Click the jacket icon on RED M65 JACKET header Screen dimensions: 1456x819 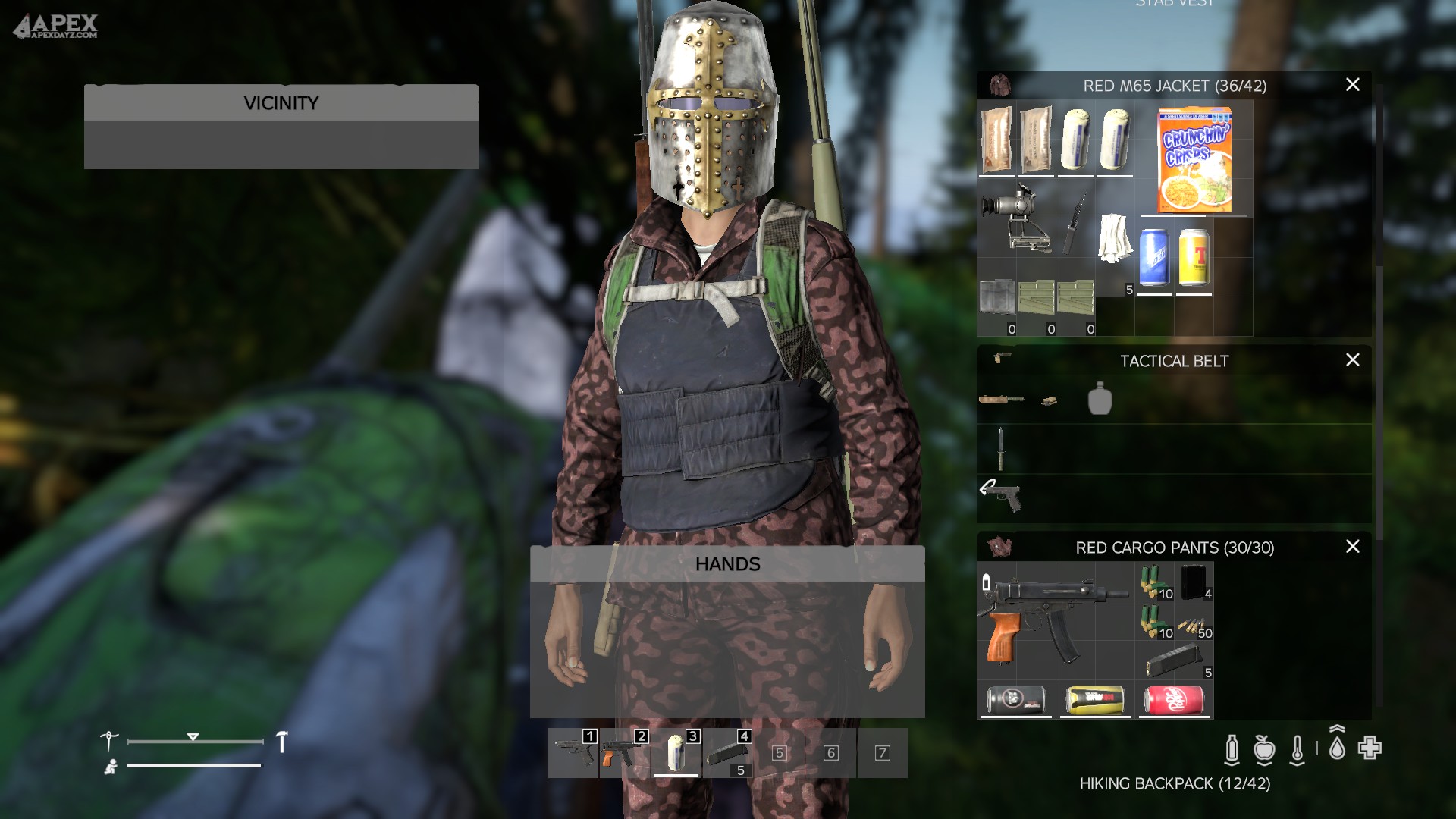(x=999, y=86)
